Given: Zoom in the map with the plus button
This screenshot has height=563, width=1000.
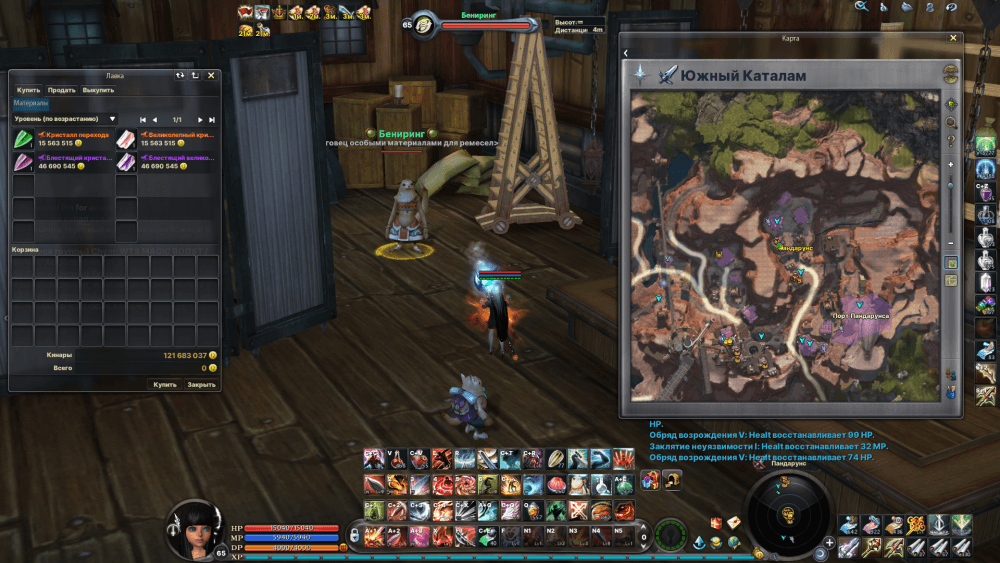Looking at the screenshot, I should [951, 162].
